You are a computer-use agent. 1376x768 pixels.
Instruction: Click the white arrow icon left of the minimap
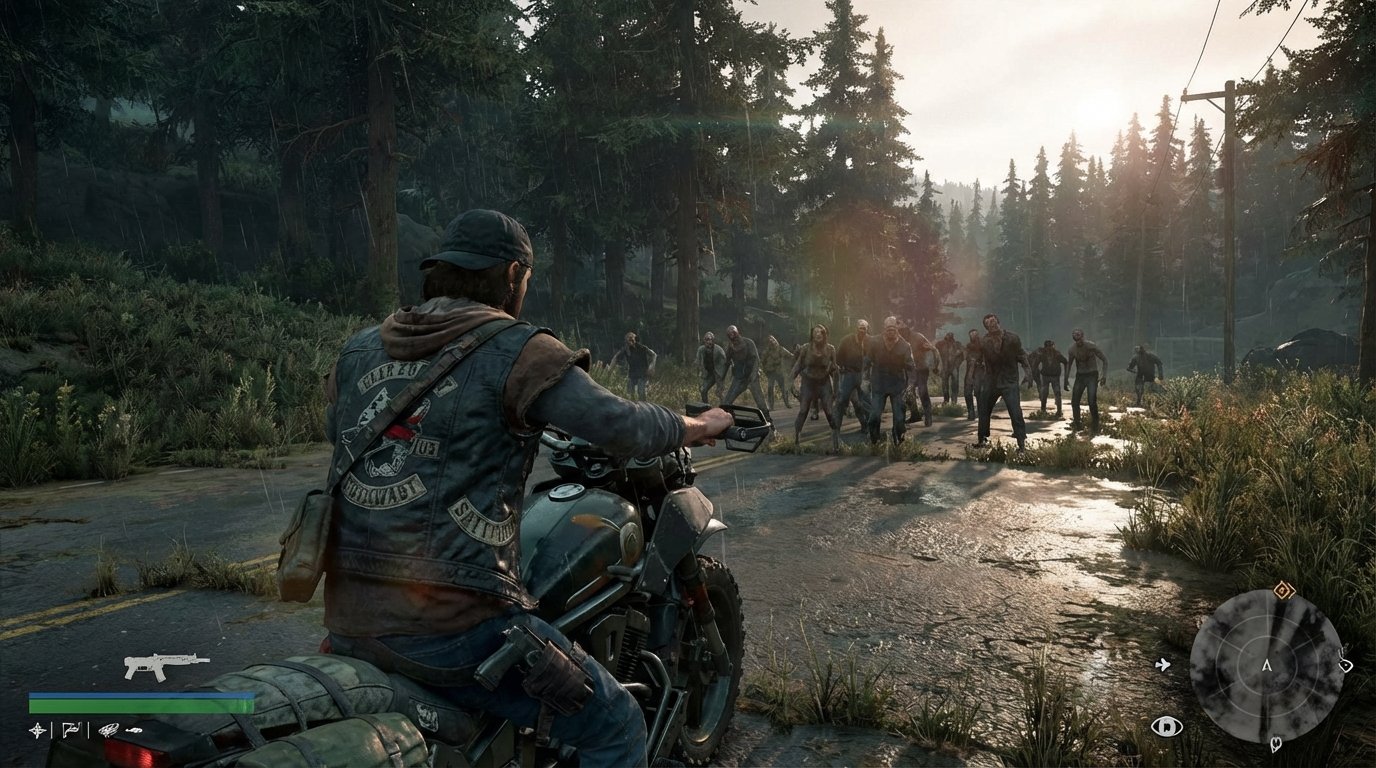point(1163,665)
